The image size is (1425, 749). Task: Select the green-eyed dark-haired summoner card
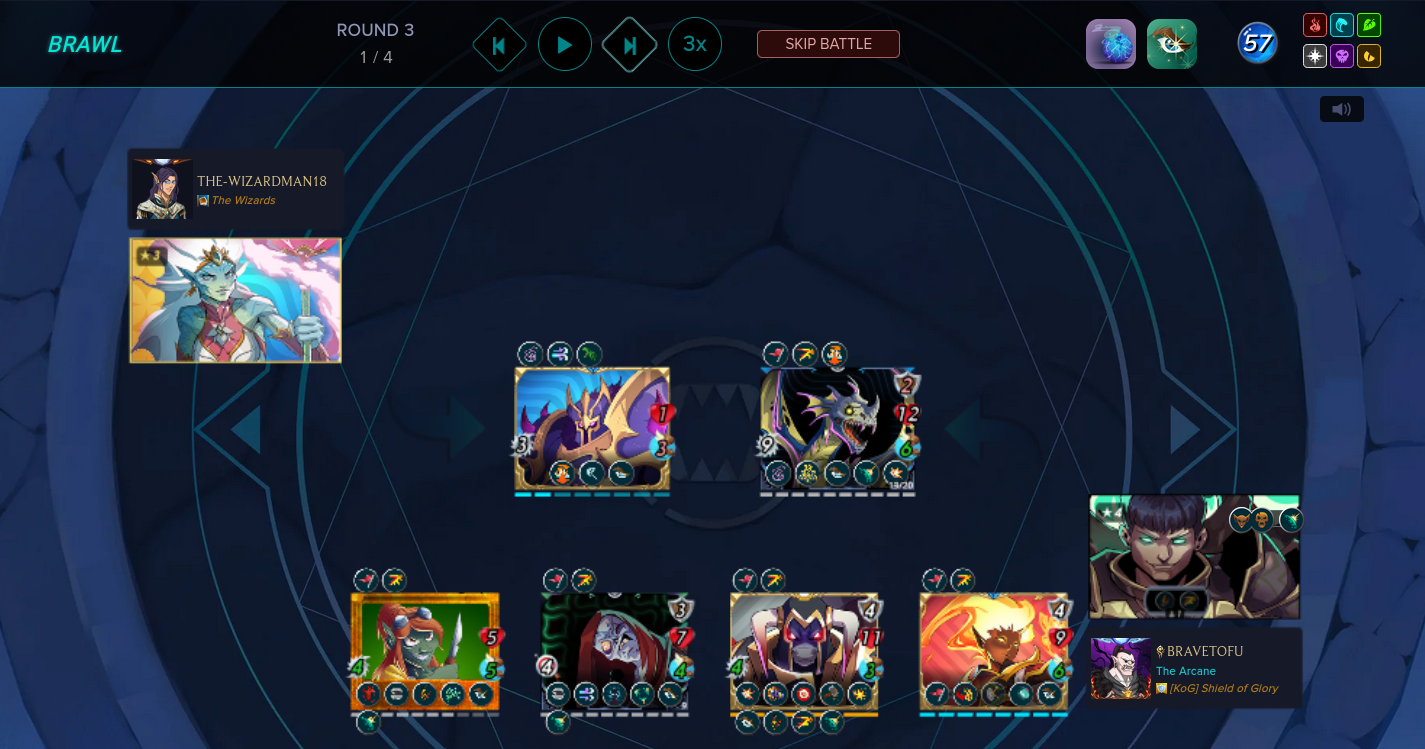[1193, 557]
